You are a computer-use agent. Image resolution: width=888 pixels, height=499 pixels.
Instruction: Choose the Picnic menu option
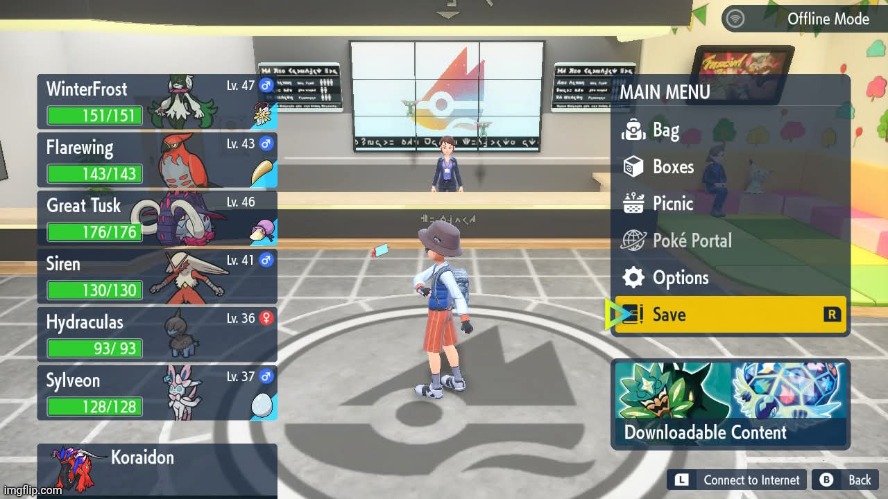coord(672,203)
